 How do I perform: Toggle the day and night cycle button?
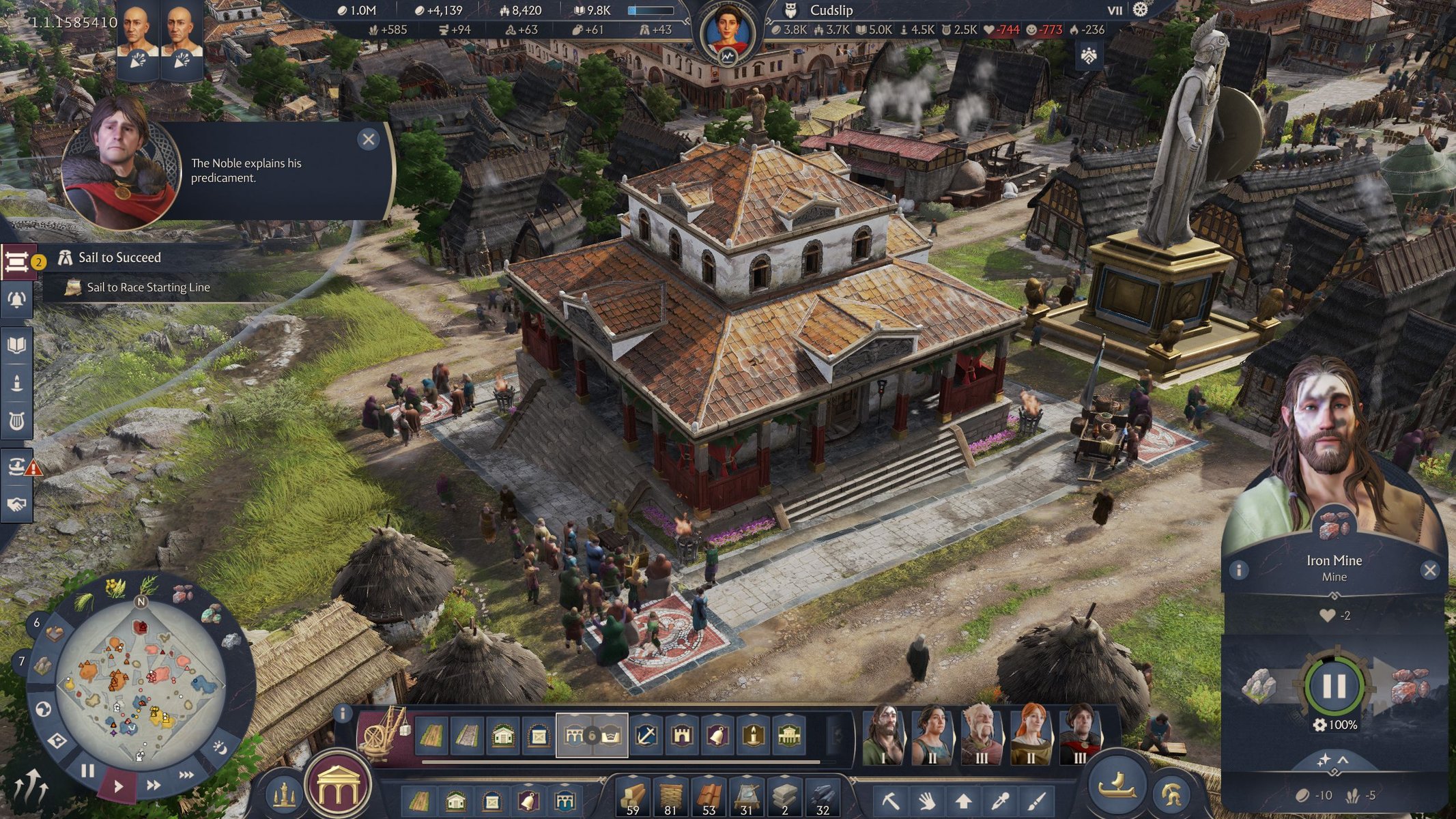coord(220,748)
